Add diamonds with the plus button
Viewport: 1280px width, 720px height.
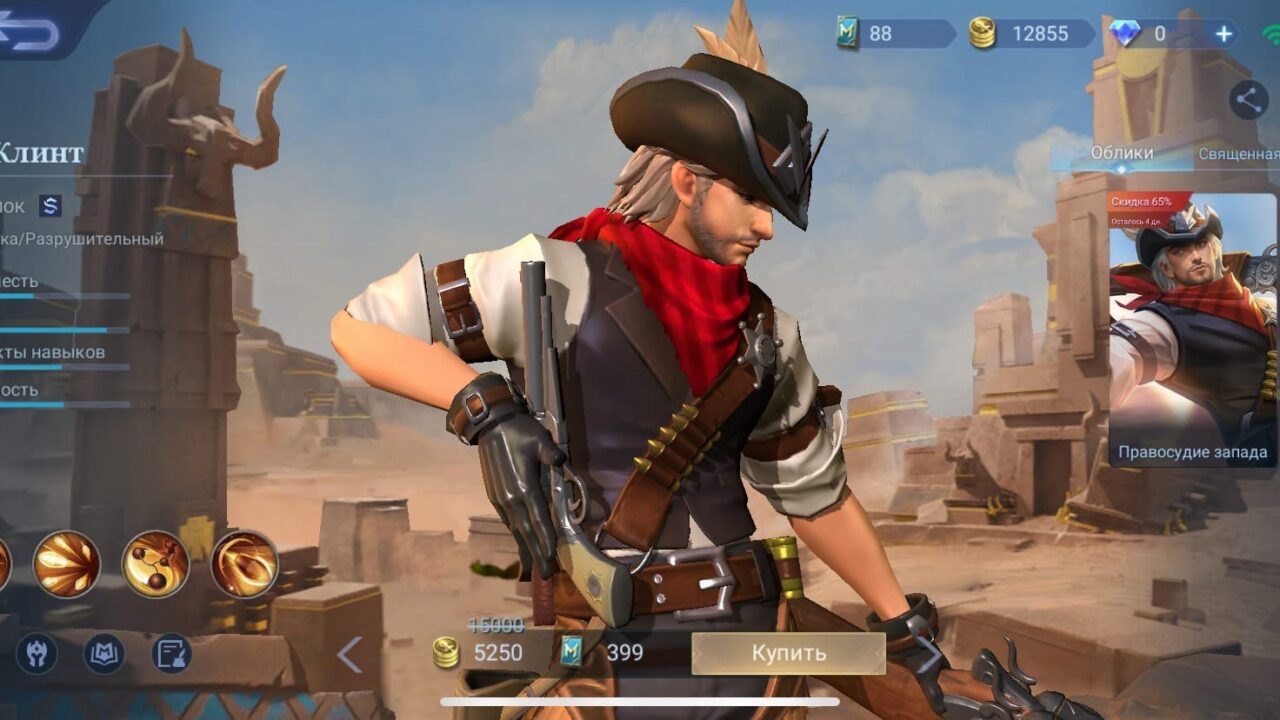[1224, 34]
